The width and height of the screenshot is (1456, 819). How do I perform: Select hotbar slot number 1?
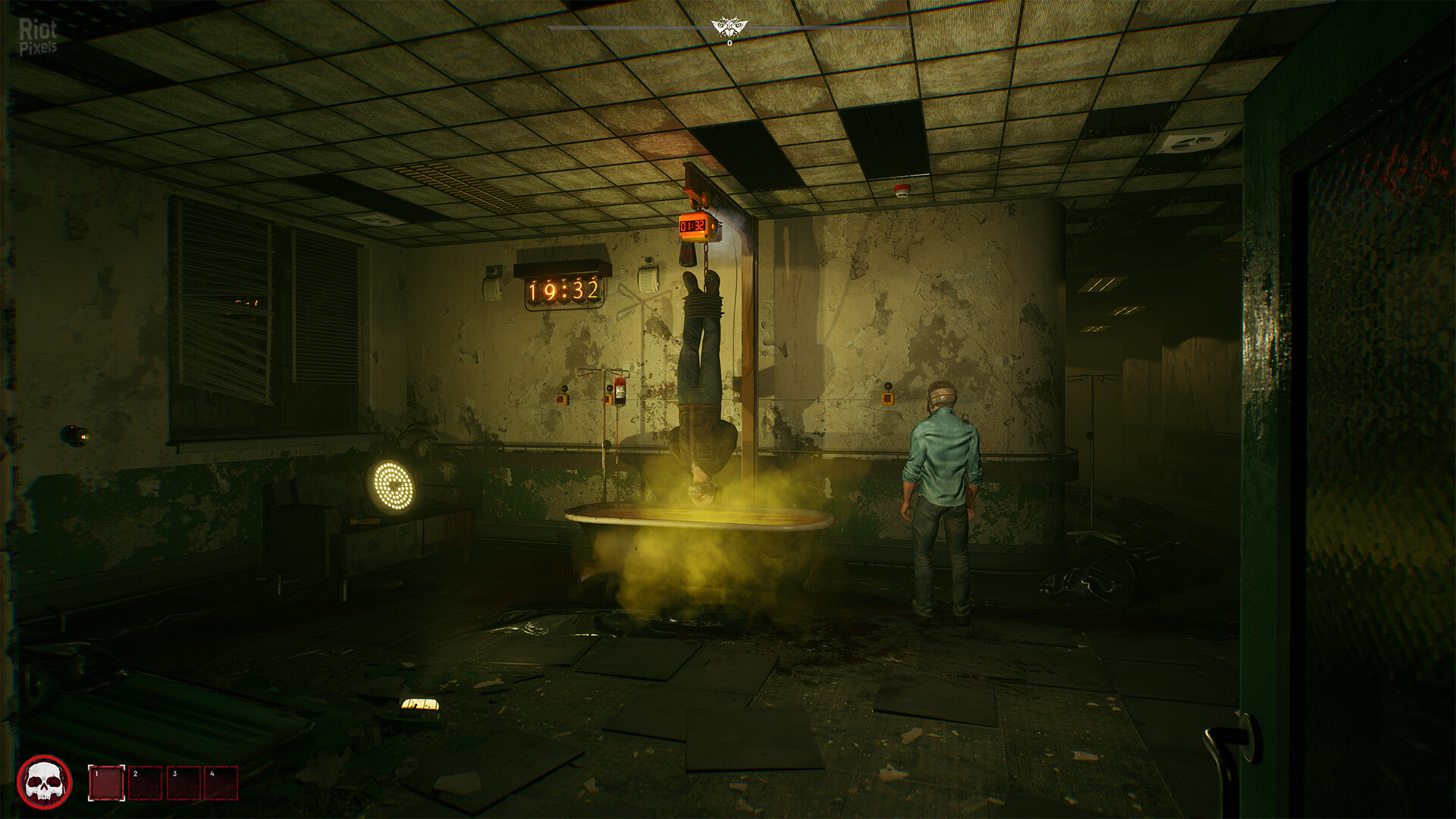(x=106, y=783)
